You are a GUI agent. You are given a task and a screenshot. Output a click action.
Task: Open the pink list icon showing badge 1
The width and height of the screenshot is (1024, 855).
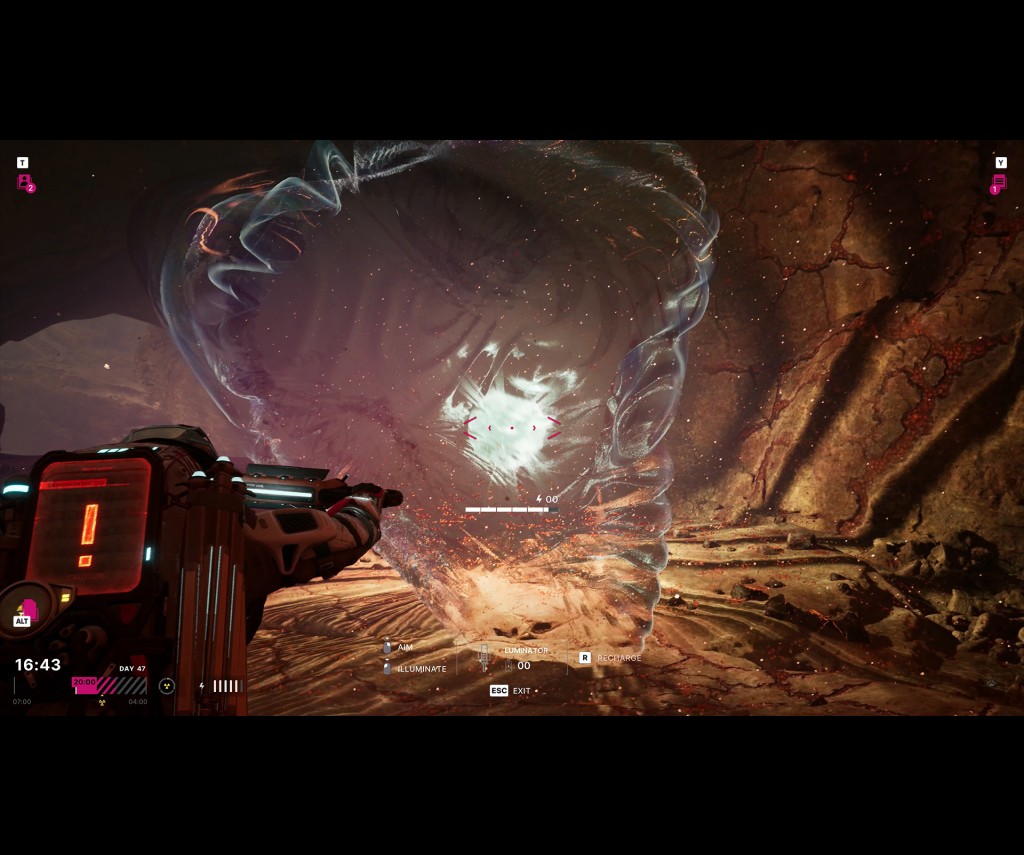point(999,183)
